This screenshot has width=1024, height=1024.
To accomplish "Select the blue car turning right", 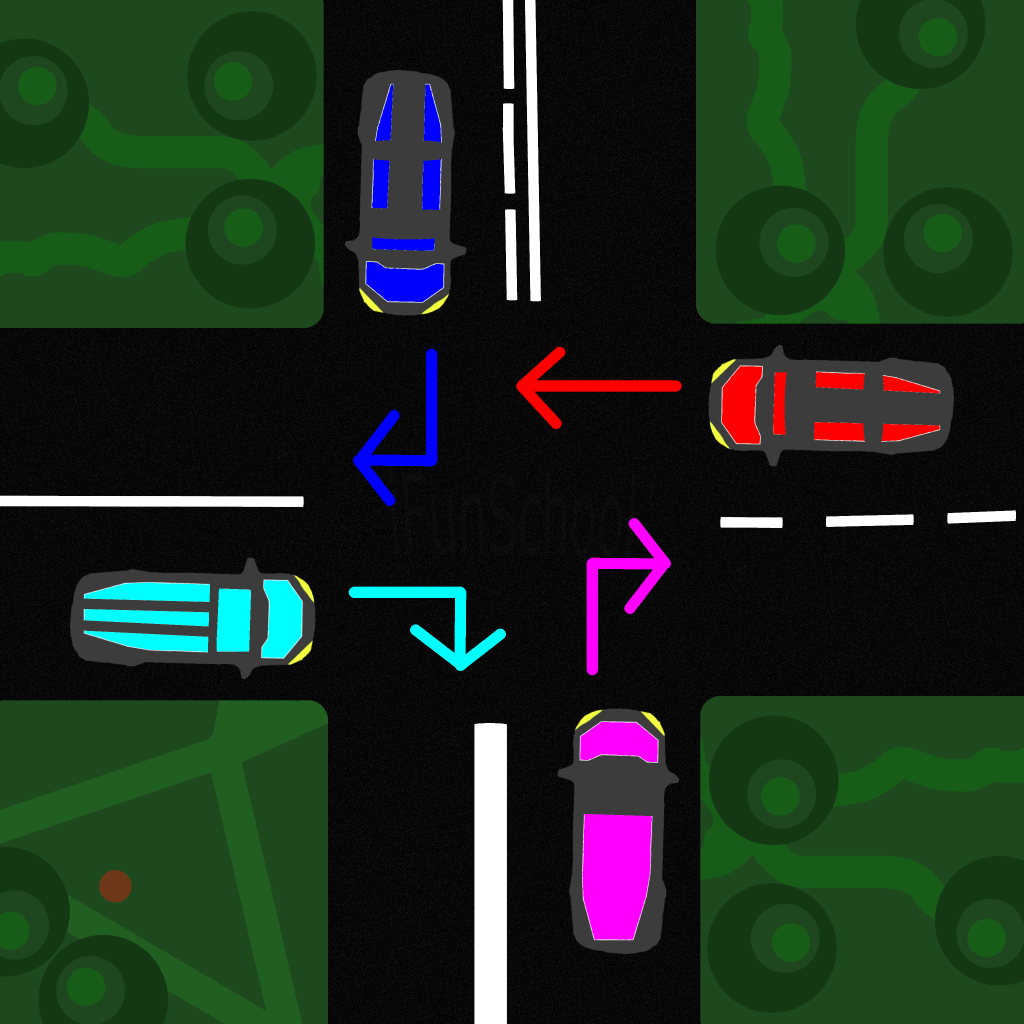I will (x=405, y=192).
